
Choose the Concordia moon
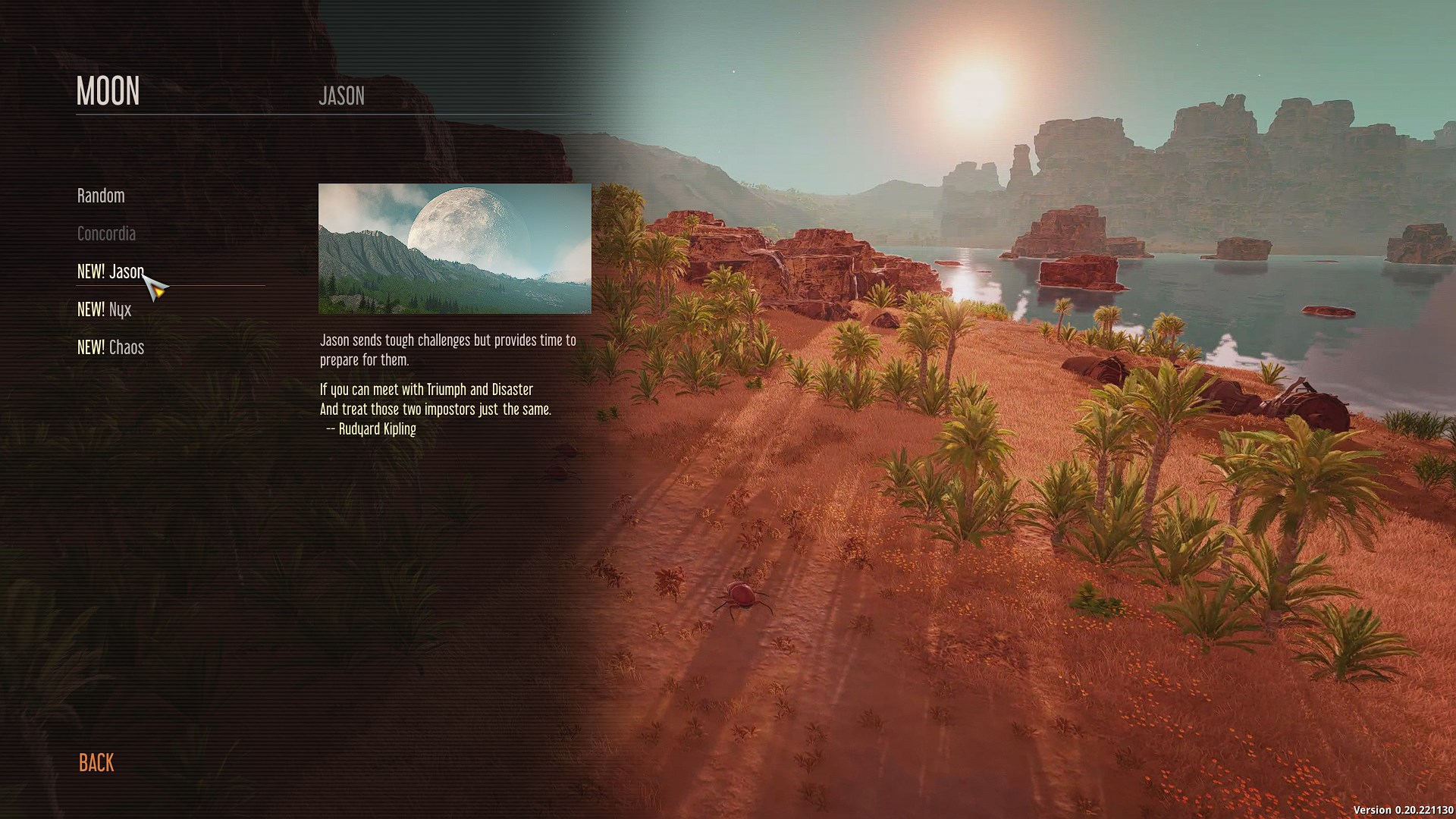[106, 234]
